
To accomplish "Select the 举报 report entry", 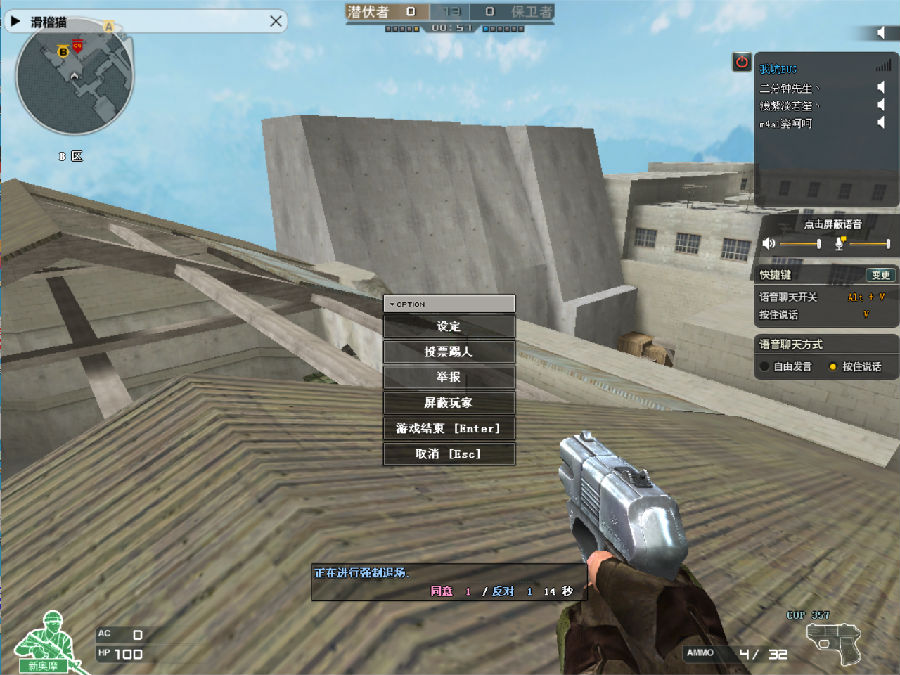I will click(x=449, y=377).
